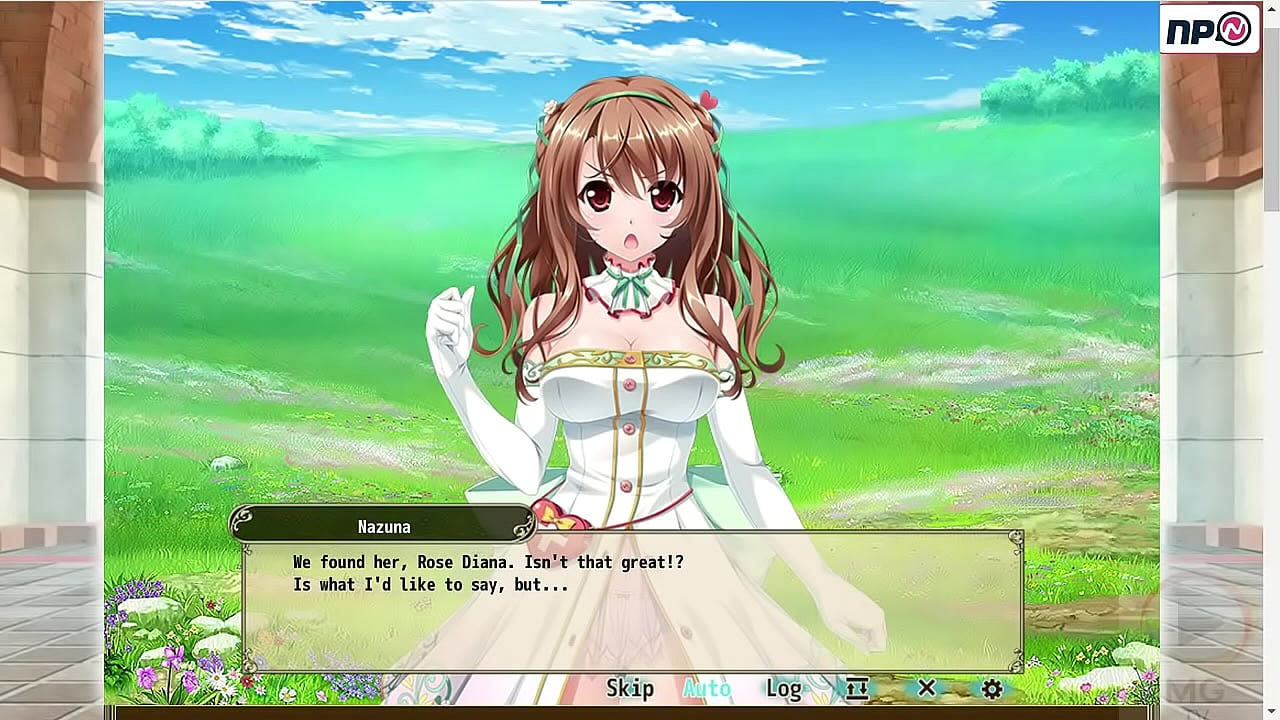
Task: Click the heart-shaped gift box at her waist
Action: pos(562,513)
